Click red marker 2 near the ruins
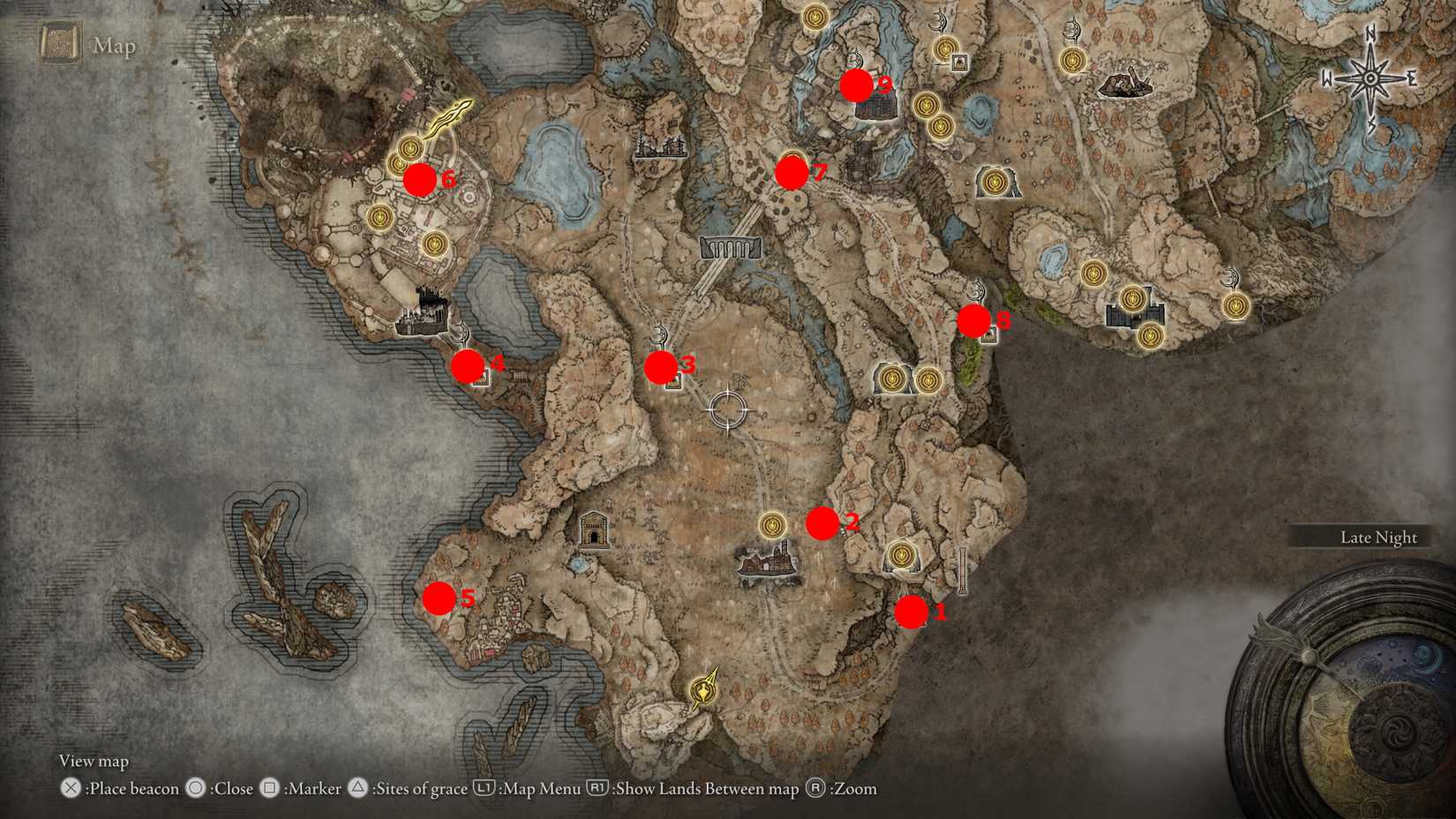The height and width of the screenshot is (819, 1456). click(x=823, y=522)
